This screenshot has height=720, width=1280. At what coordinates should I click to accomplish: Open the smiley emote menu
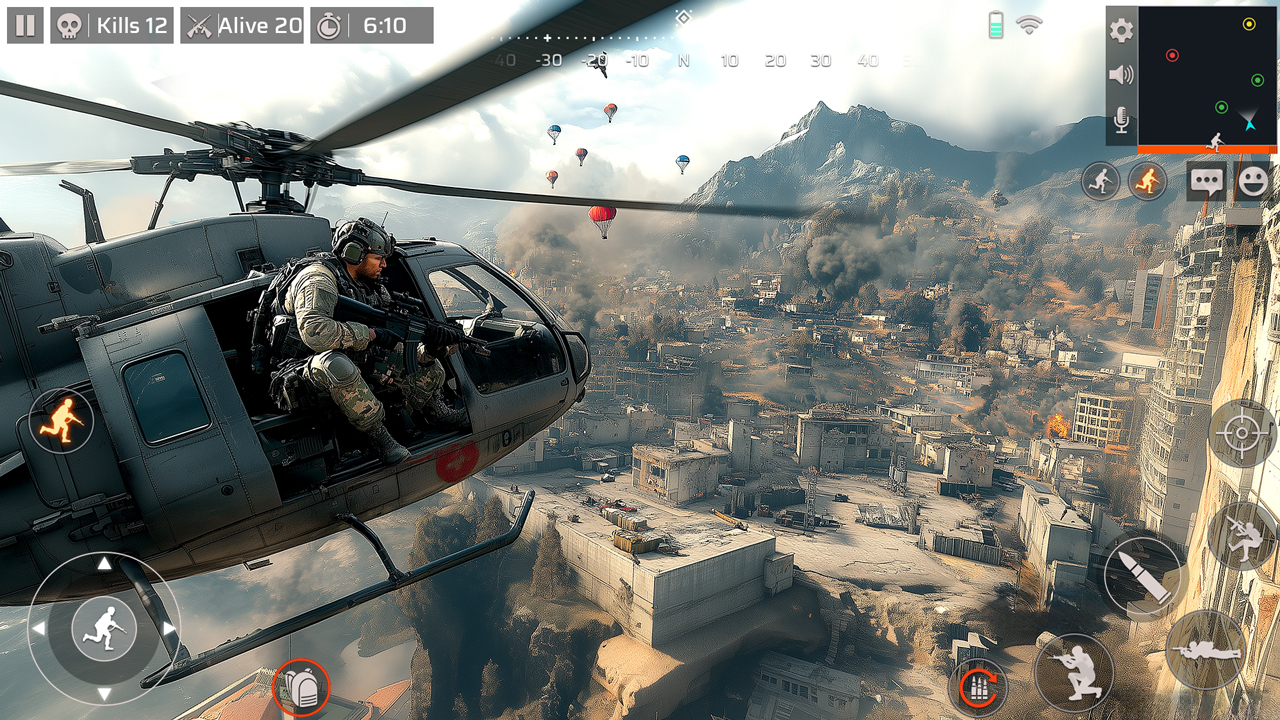point(1253,182)
